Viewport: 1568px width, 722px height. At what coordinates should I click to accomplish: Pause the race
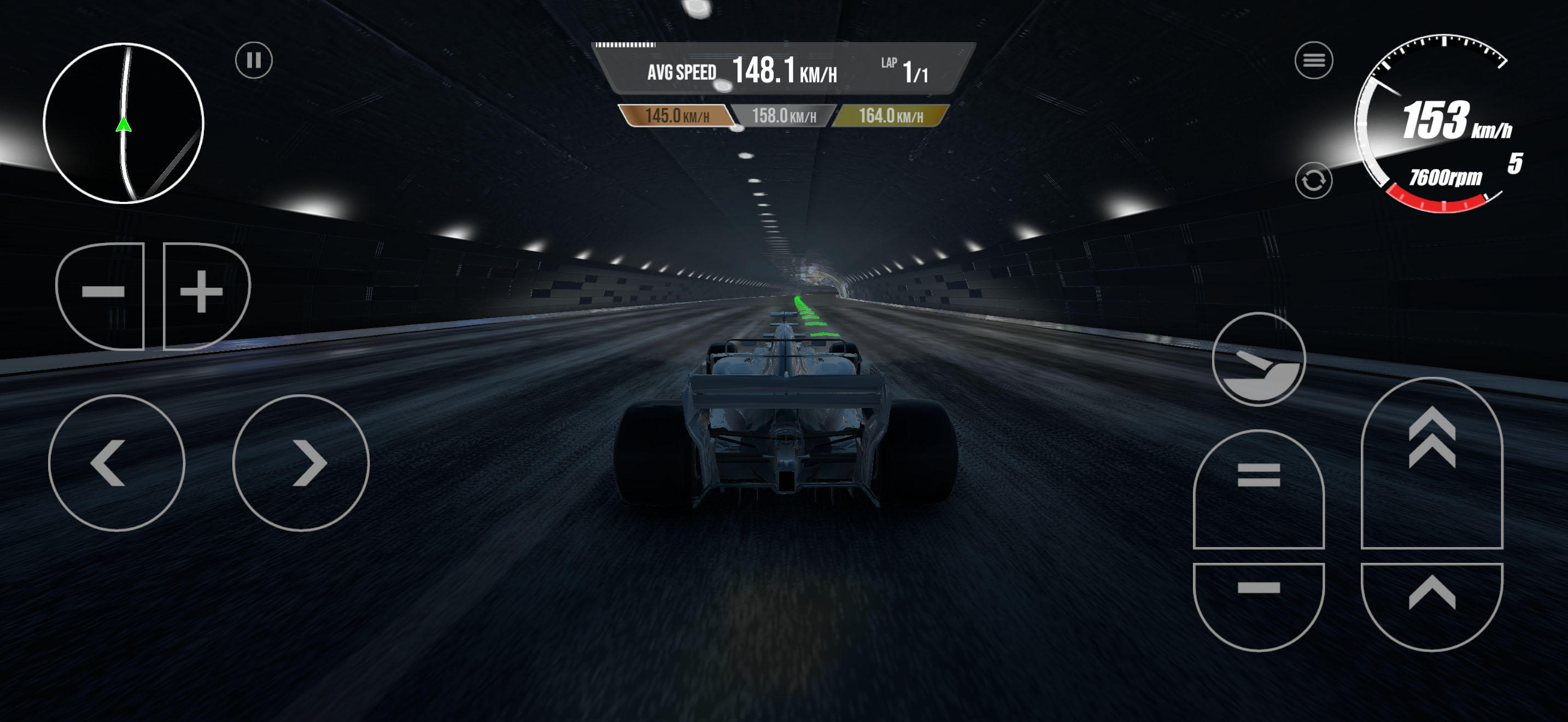[254, 60]
